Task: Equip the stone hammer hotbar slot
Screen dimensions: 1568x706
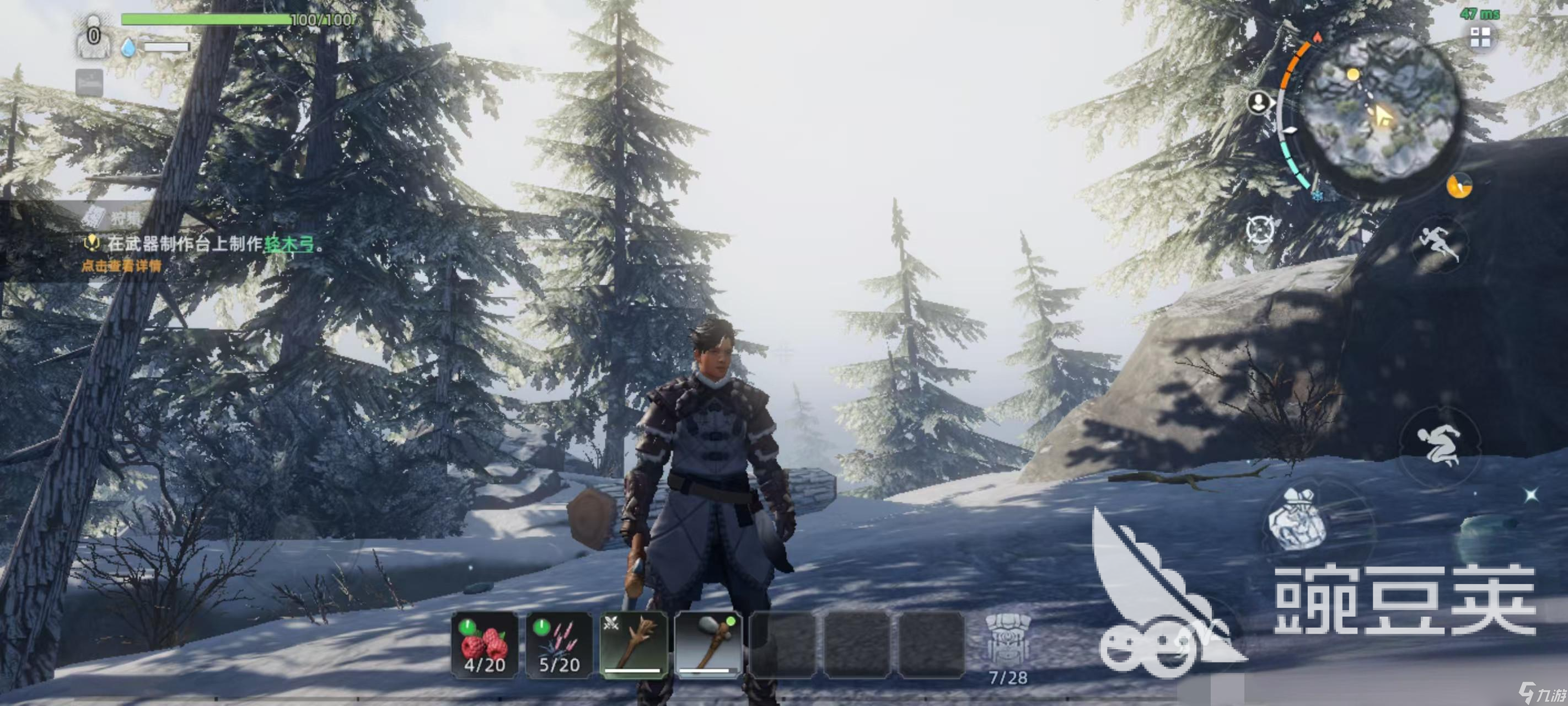Action: coord(708,644)
